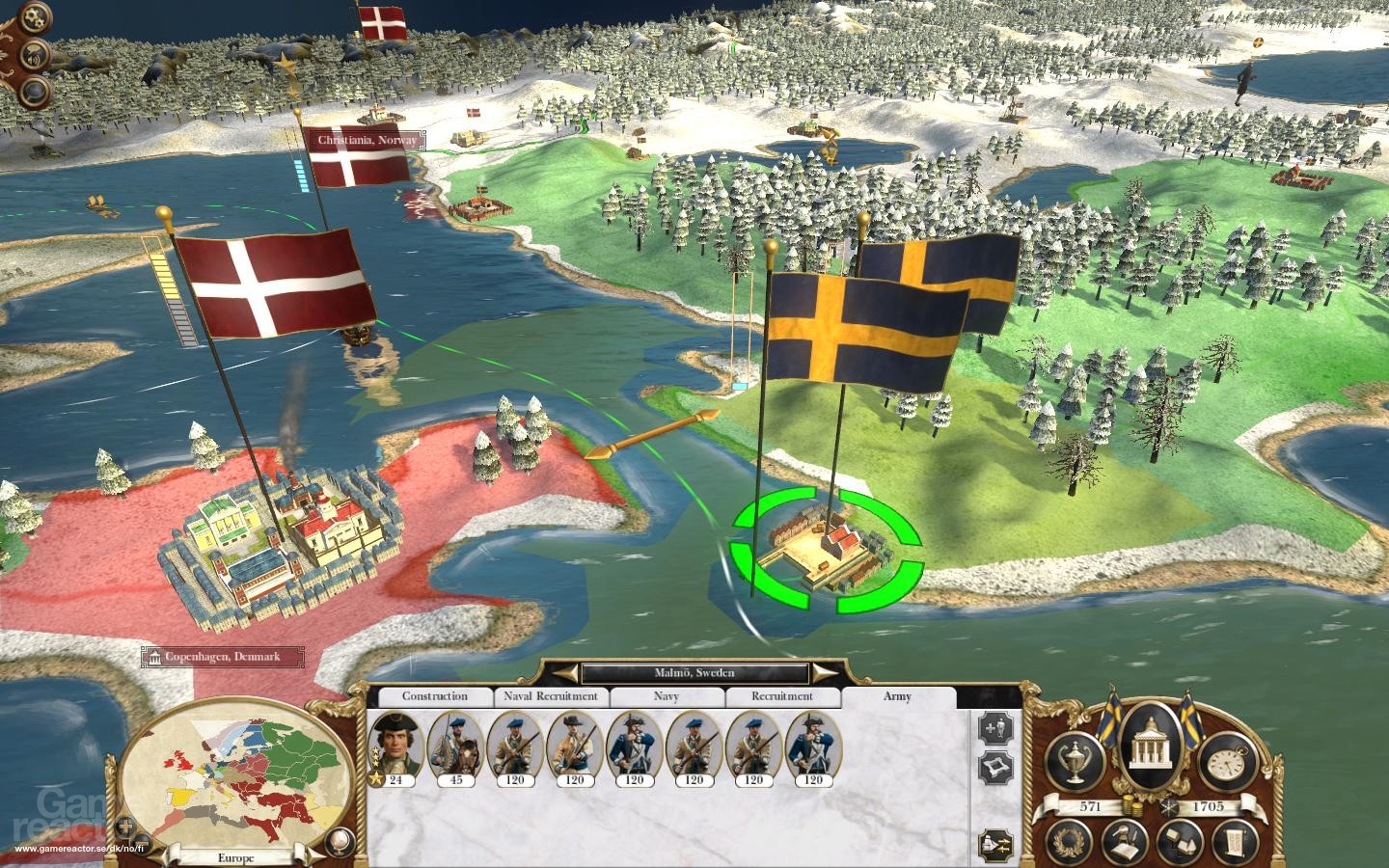This screenshot has width=1389, height=868.
Task: View prestige with the trophy icon
Action: pos(1075,759)
